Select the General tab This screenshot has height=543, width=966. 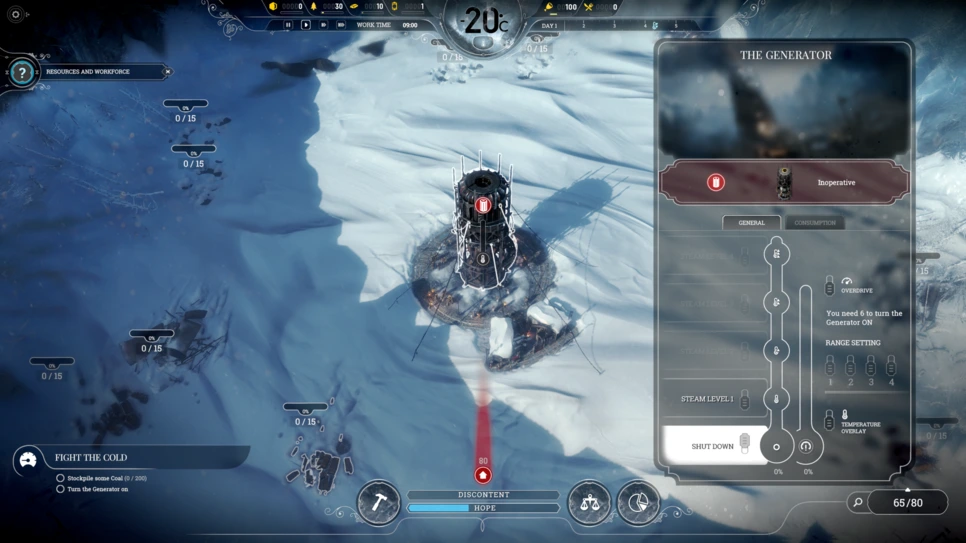(x=751, y=222)
